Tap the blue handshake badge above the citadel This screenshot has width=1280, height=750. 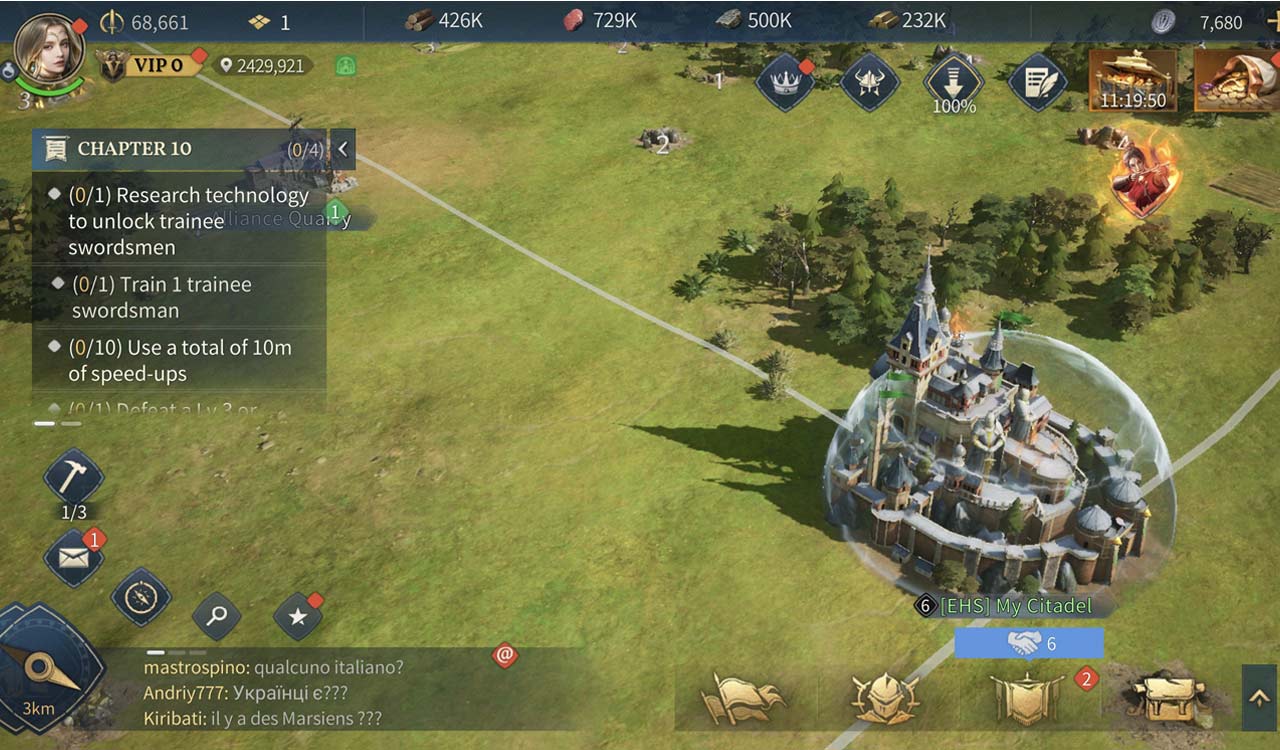(1028, 640)
